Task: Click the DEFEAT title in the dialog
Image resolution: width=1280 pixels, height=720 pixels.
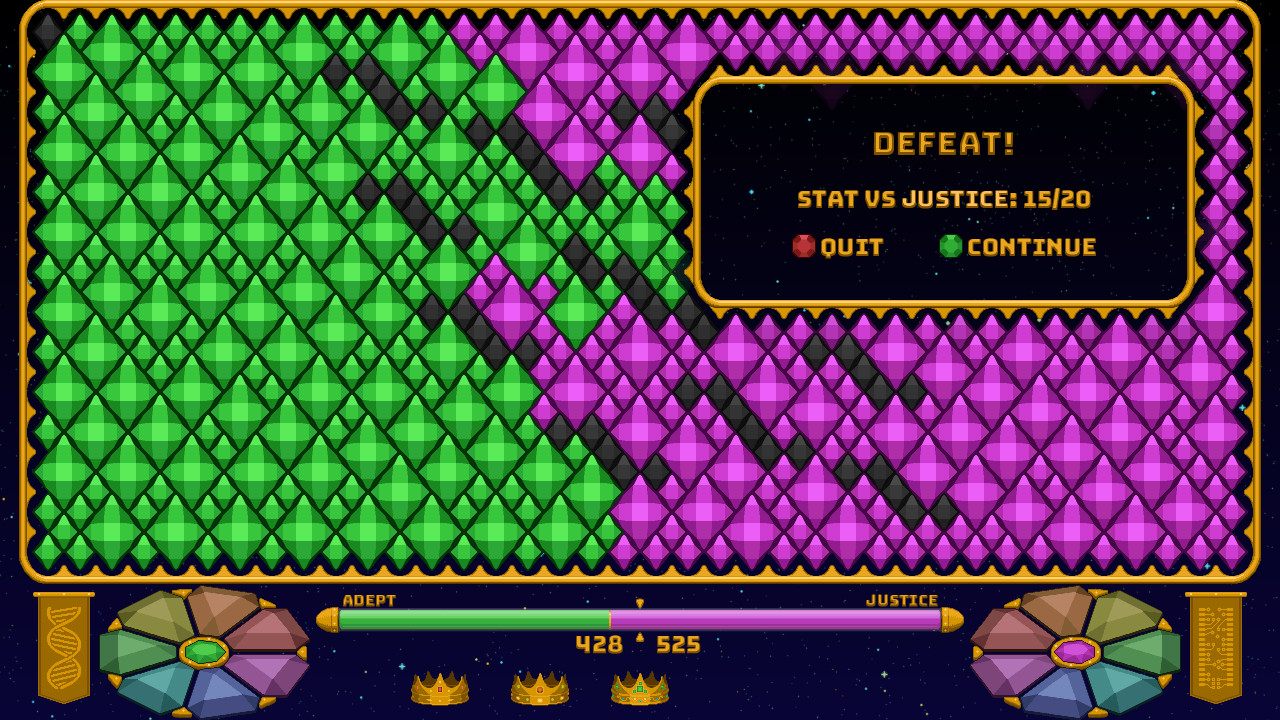Action: point(946,143)
